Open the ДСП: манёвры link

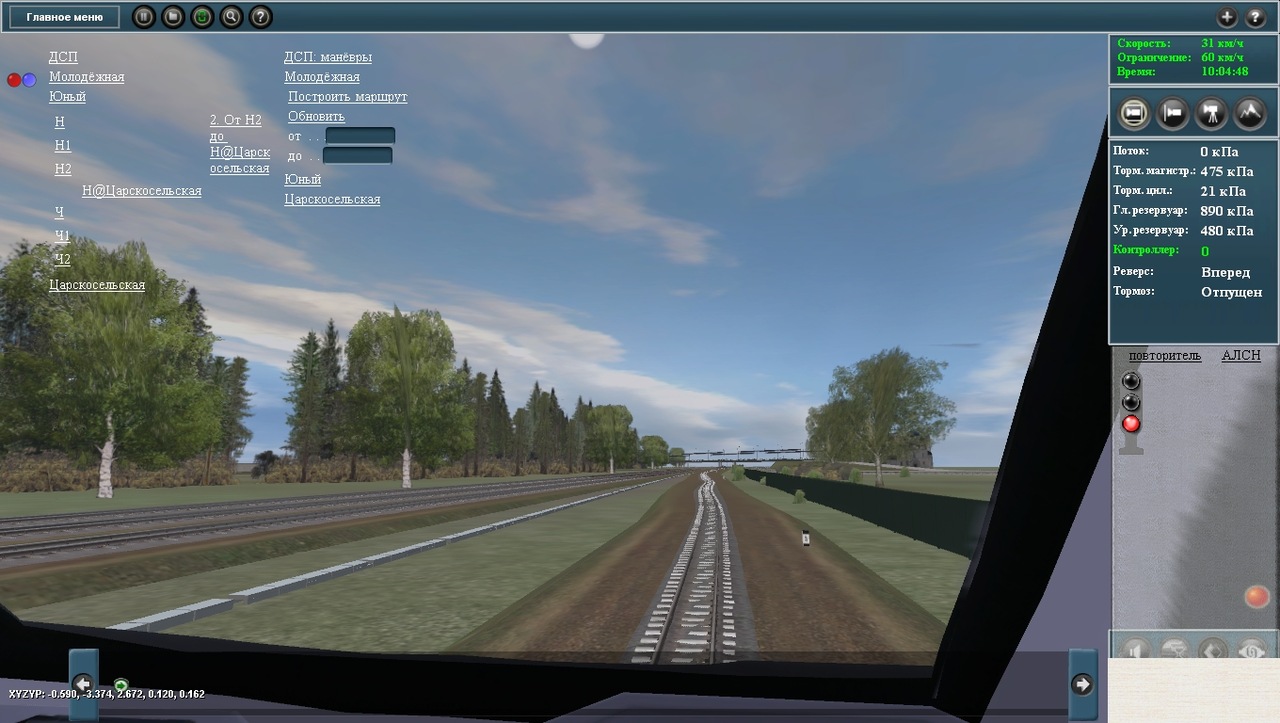click(328, 57)
